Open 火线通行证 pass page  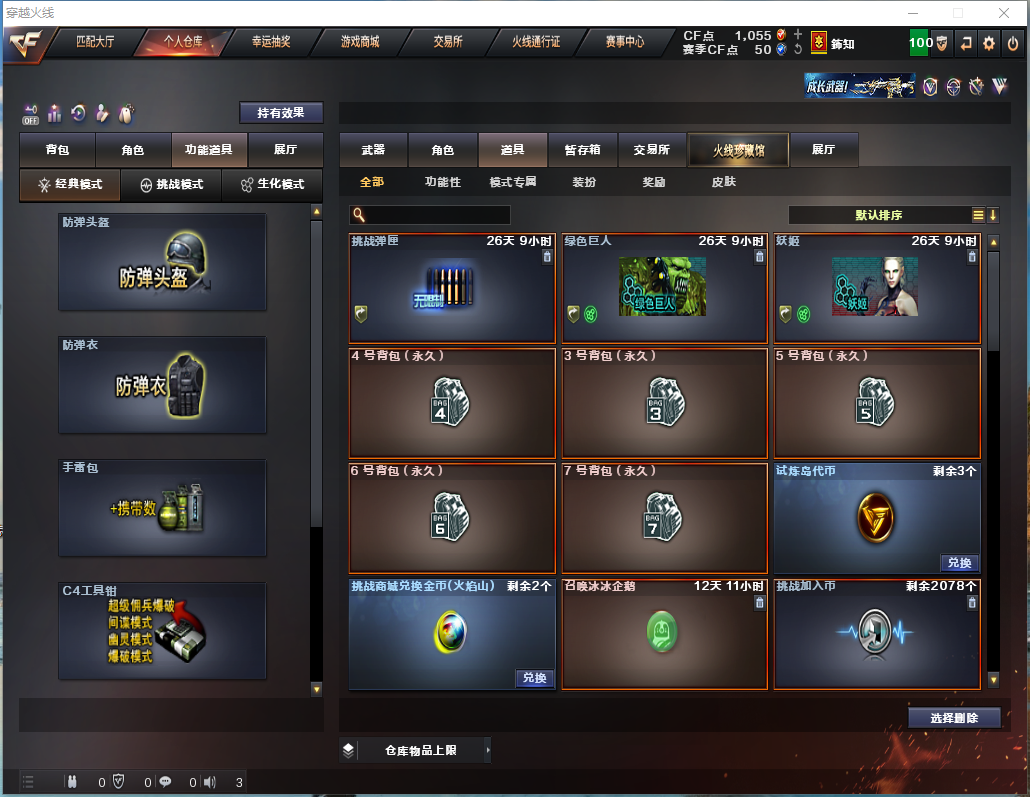tap(536, 42)
